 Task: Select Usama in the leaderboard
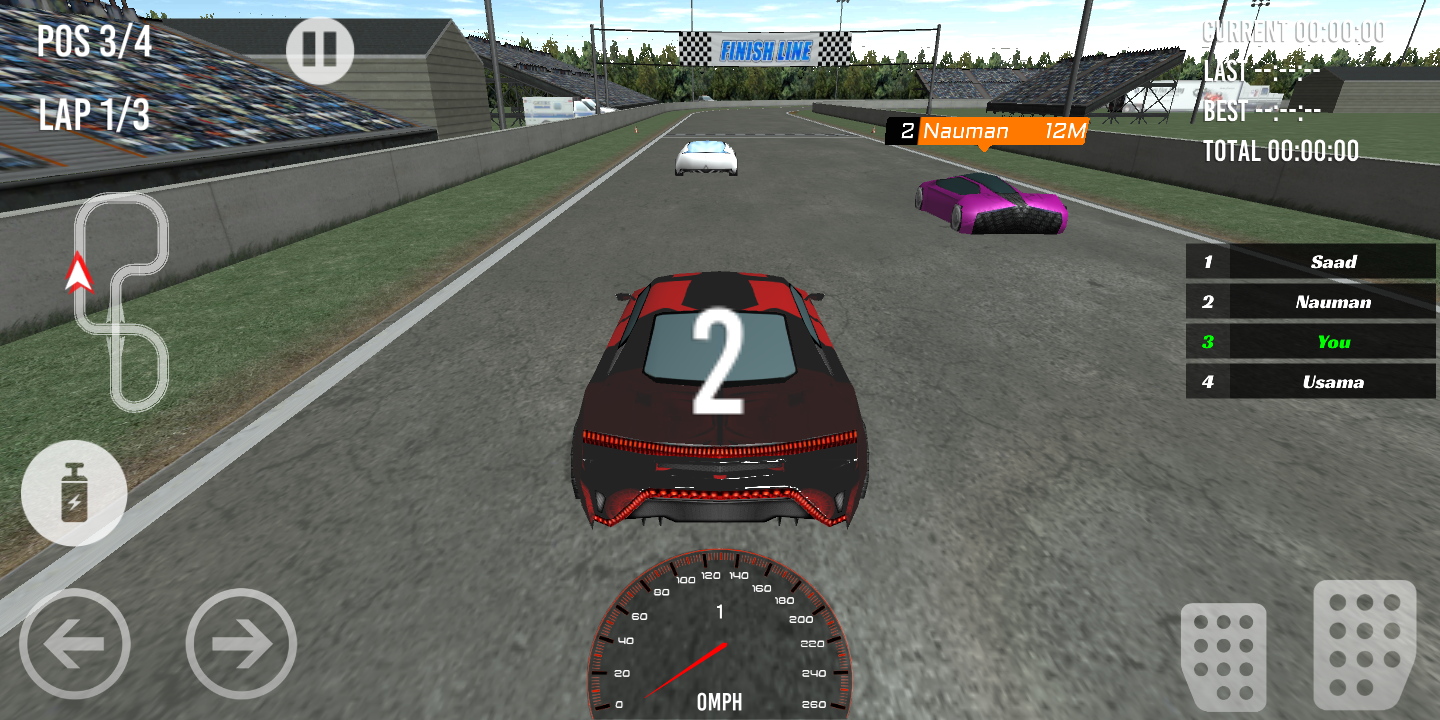click(x=1311, y=382)
